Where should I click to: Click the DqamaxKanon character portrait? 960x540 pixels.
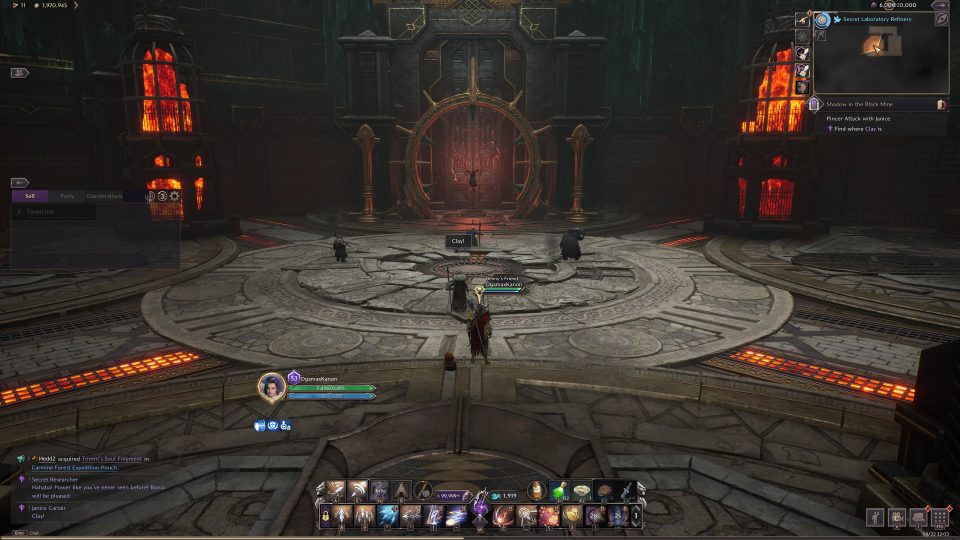[272, 386]
